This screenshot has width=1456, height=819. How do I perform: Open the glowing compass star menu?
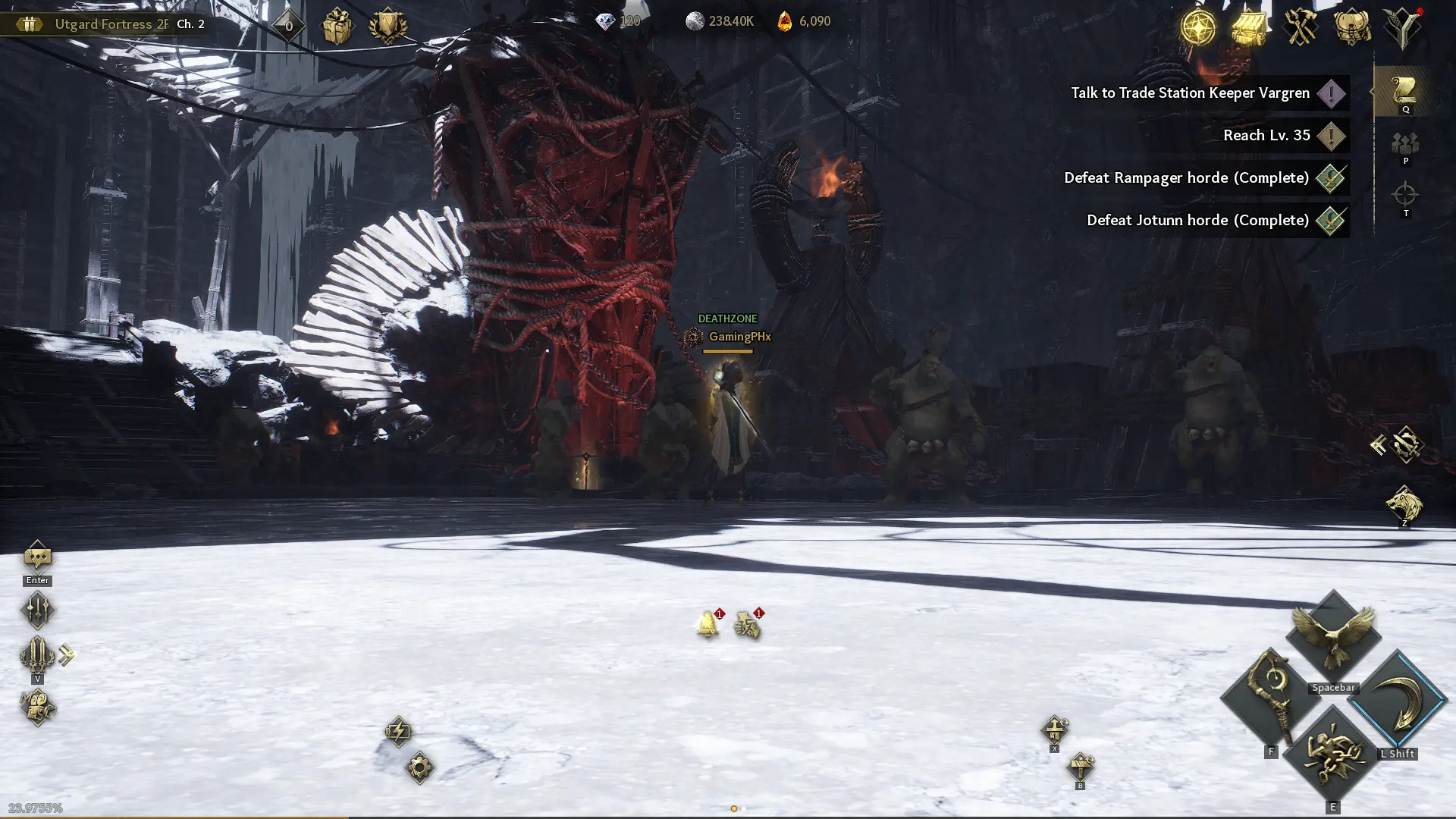[x=1198, y=27]
